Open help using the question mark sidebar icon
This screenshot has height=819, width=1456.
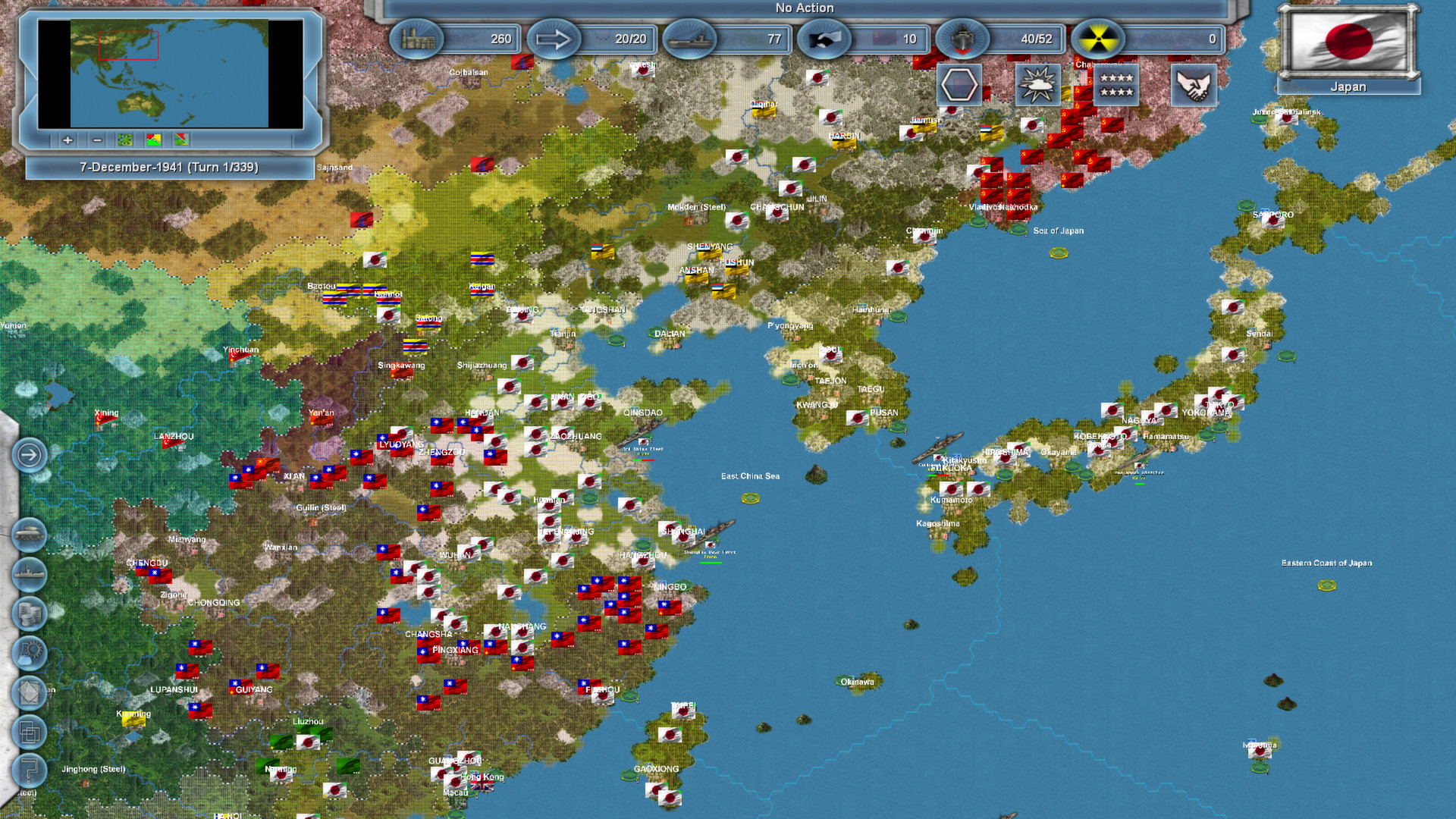pyautogui.click(x=30, y=766)
